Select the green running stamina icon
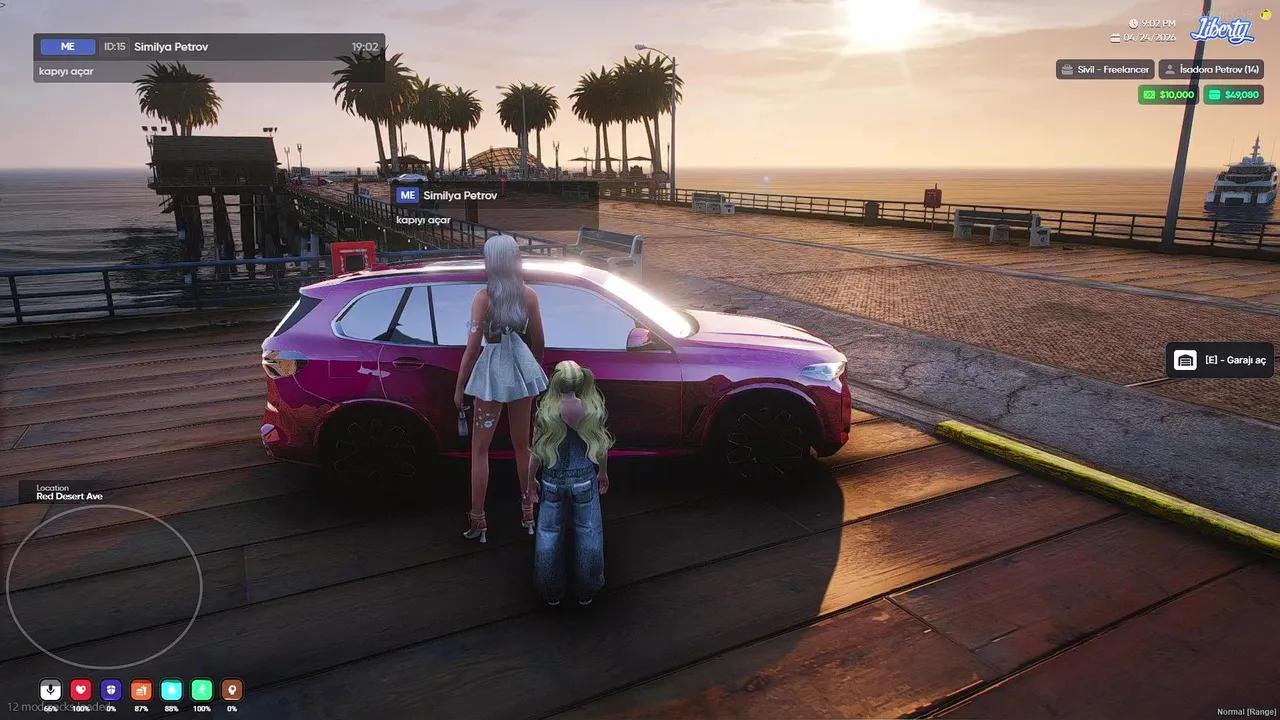 (x=202, y=690)
